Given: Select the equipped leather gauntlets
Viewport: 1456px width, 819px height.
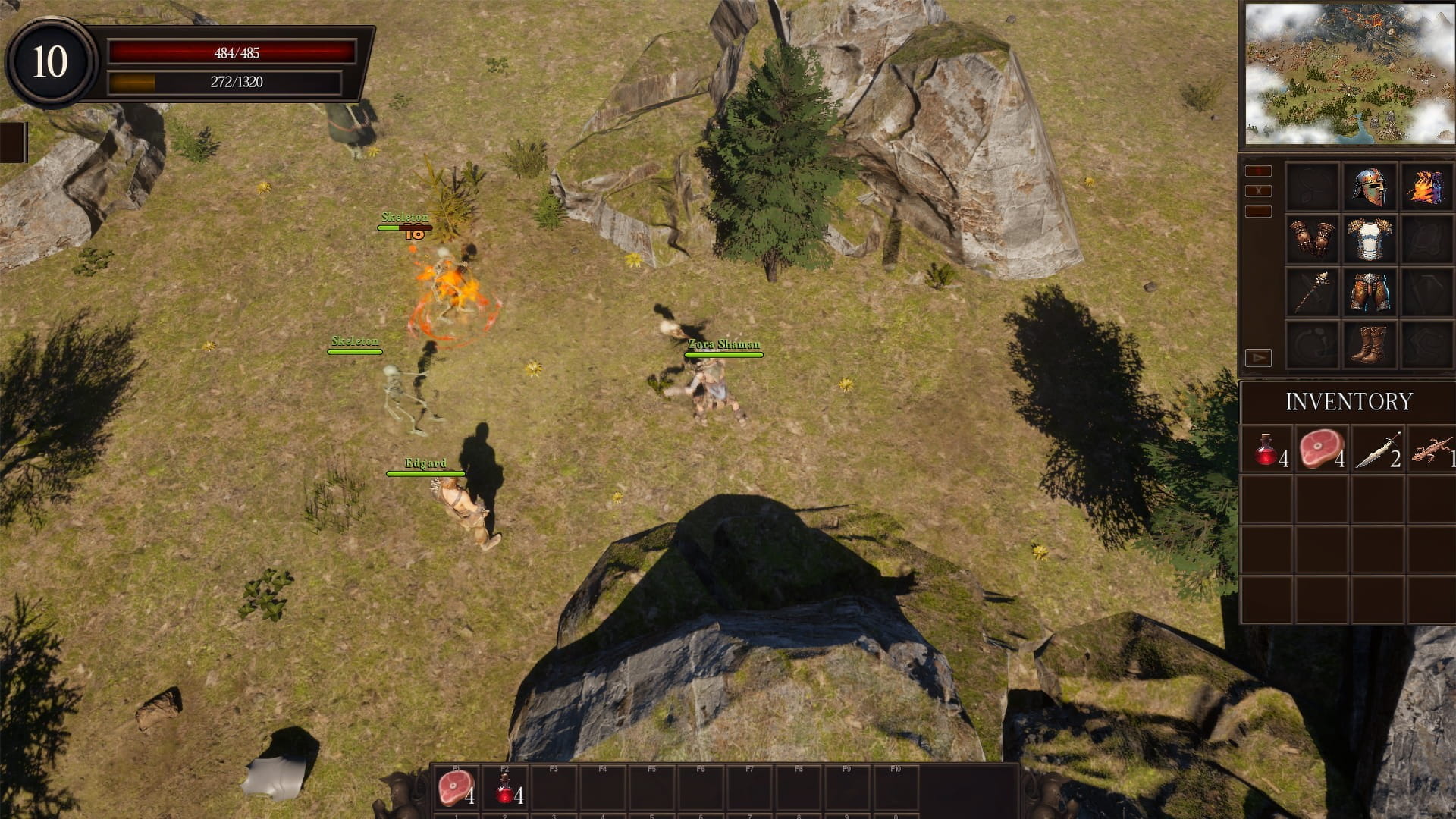Looking at the screenshot, I should click(1312, 239).
